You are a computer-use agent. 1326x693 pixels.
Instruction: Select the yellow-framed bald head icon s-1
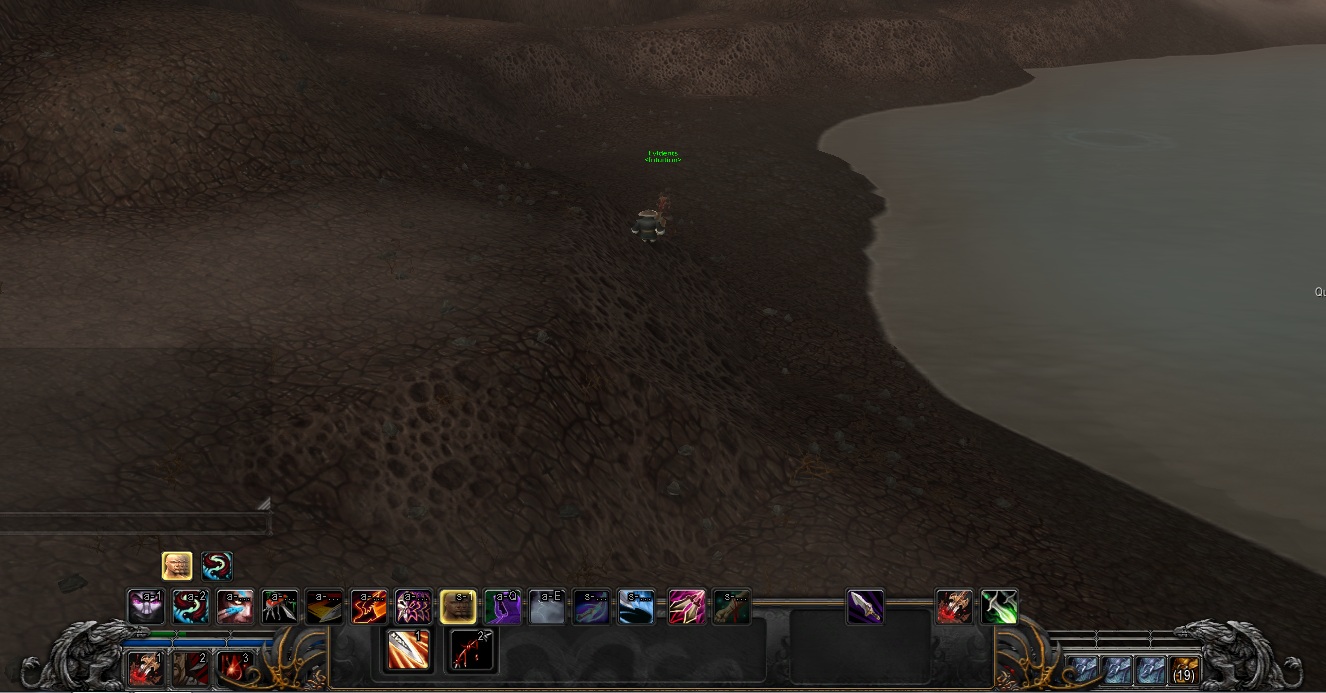(x=458, y=607)
